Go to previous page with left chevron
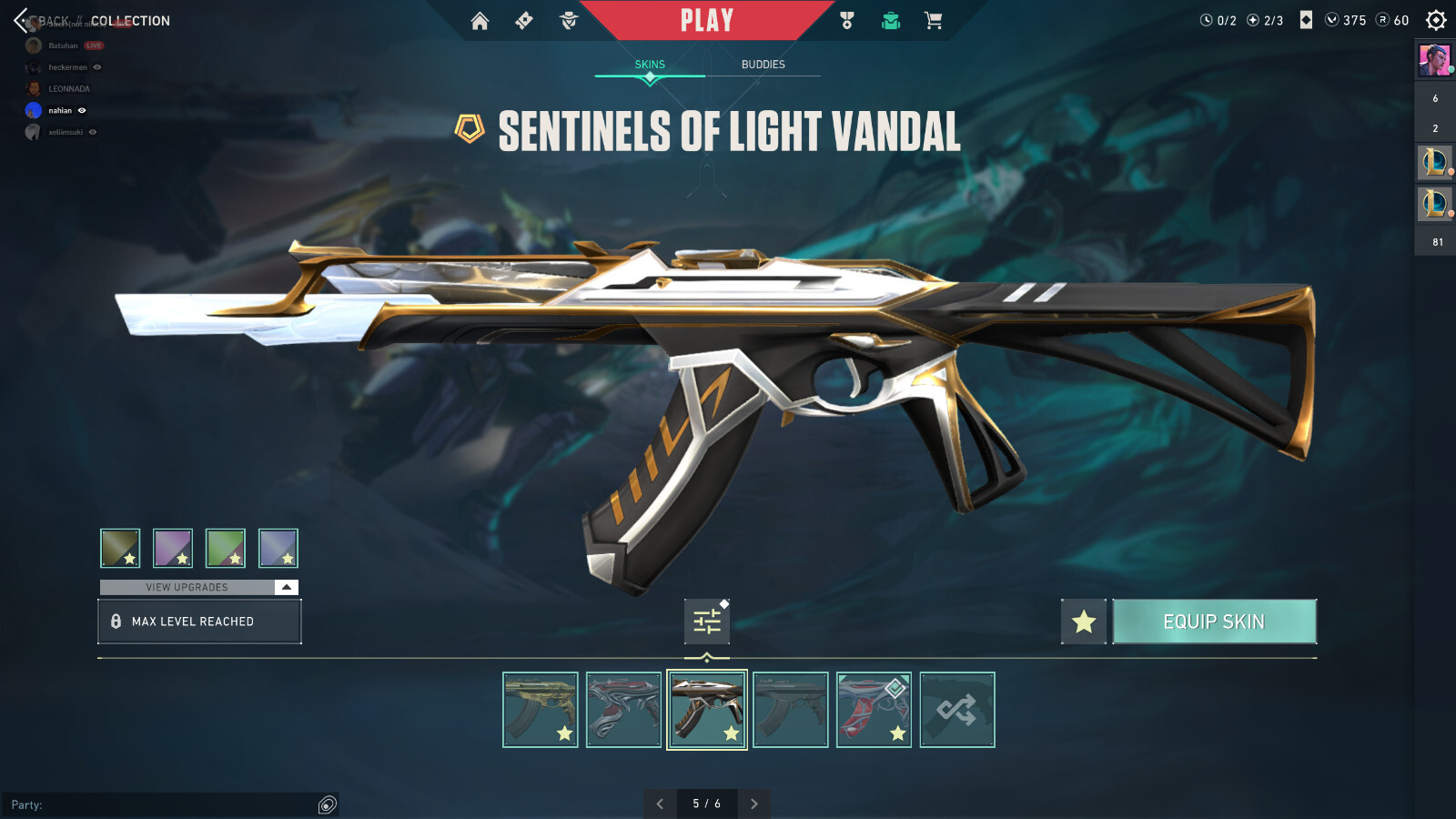 [x=661, y=804]
